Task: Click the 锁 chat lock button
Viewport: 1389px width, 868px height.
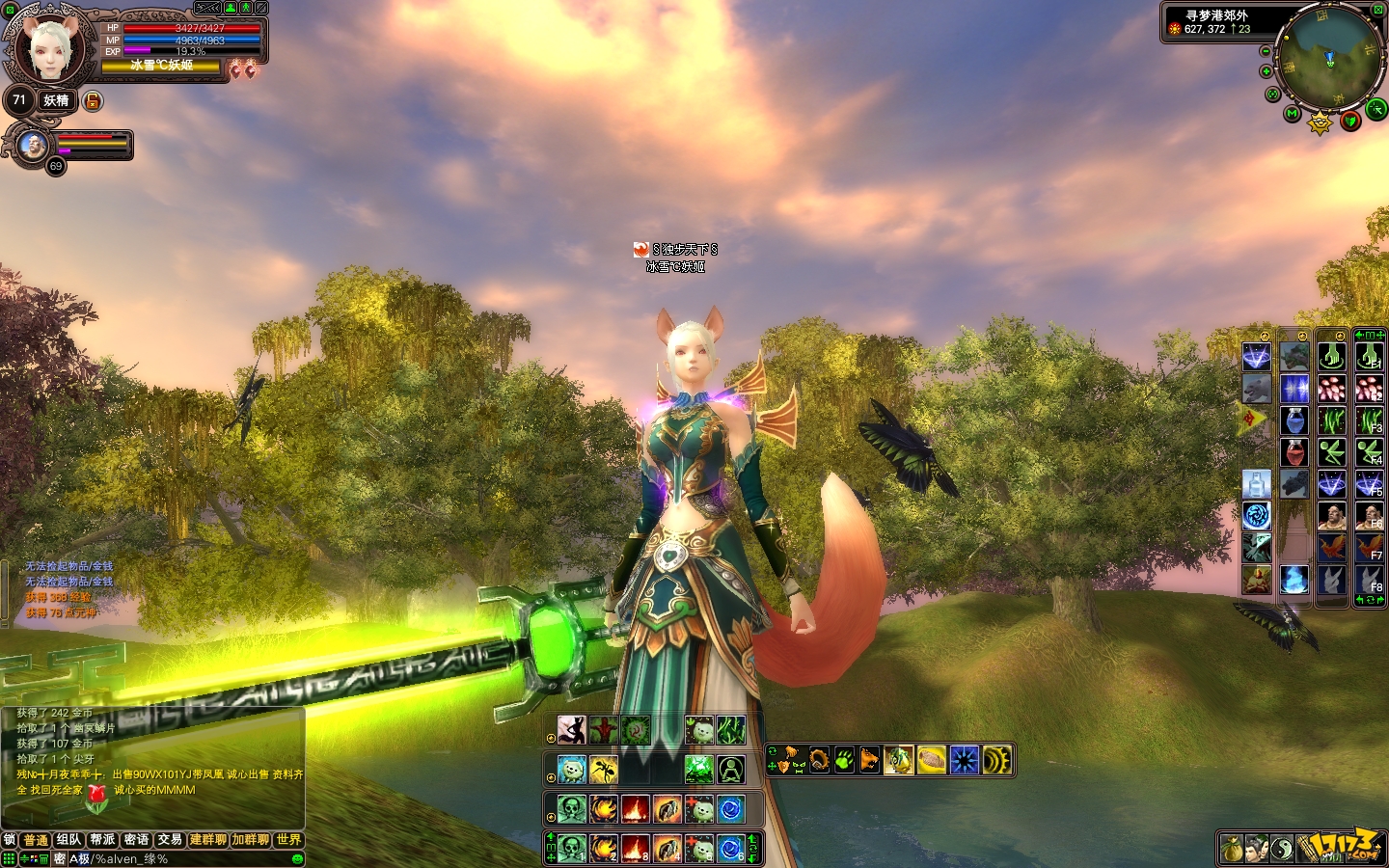Action: pyautogui.click(x=10, y=840)
